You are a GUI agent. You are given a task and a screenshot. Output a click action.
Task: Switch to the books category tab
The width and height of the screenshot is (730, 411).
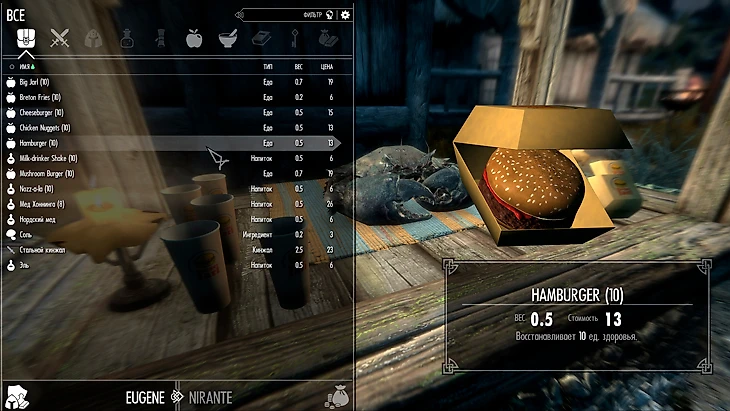click(260, 38)
